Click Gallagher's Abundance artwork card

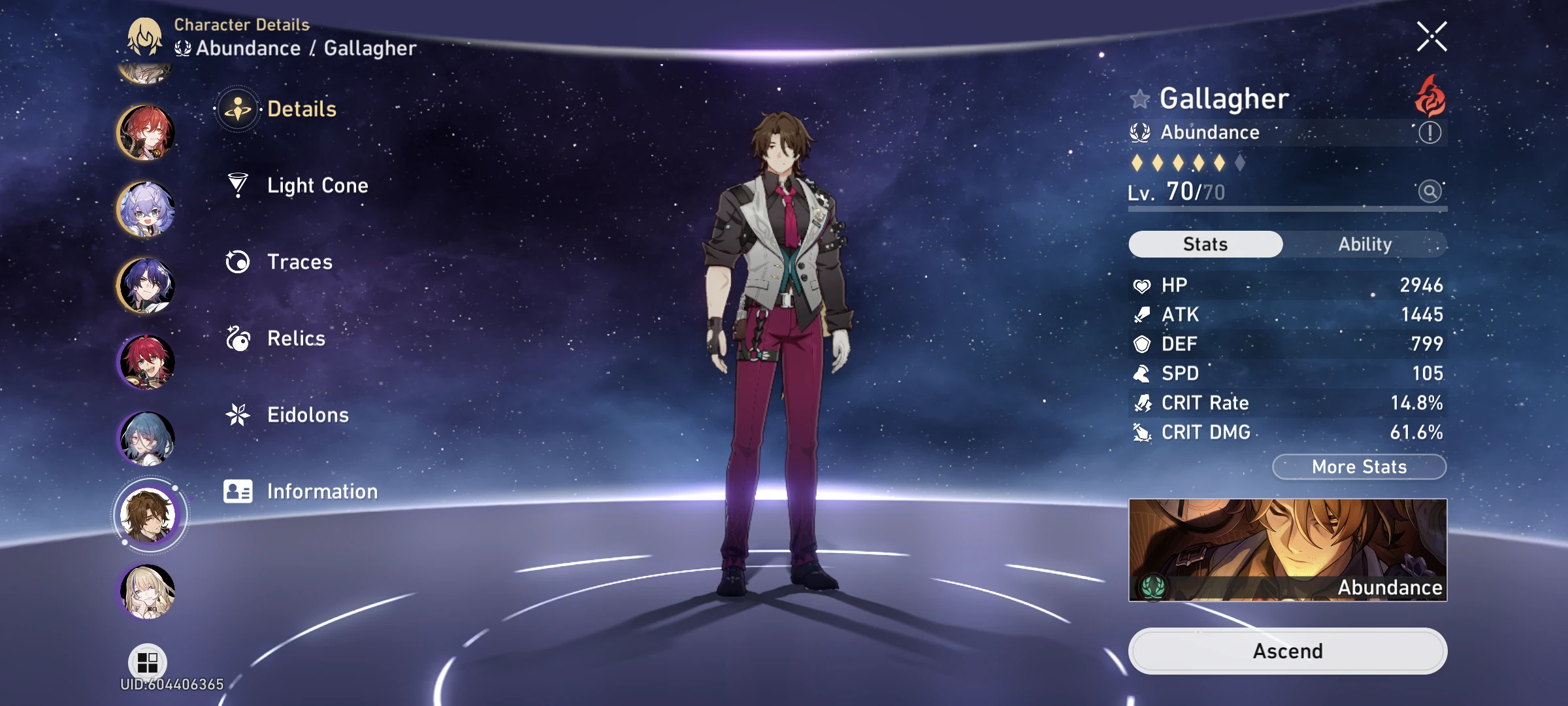click(x=1287, y=551)
